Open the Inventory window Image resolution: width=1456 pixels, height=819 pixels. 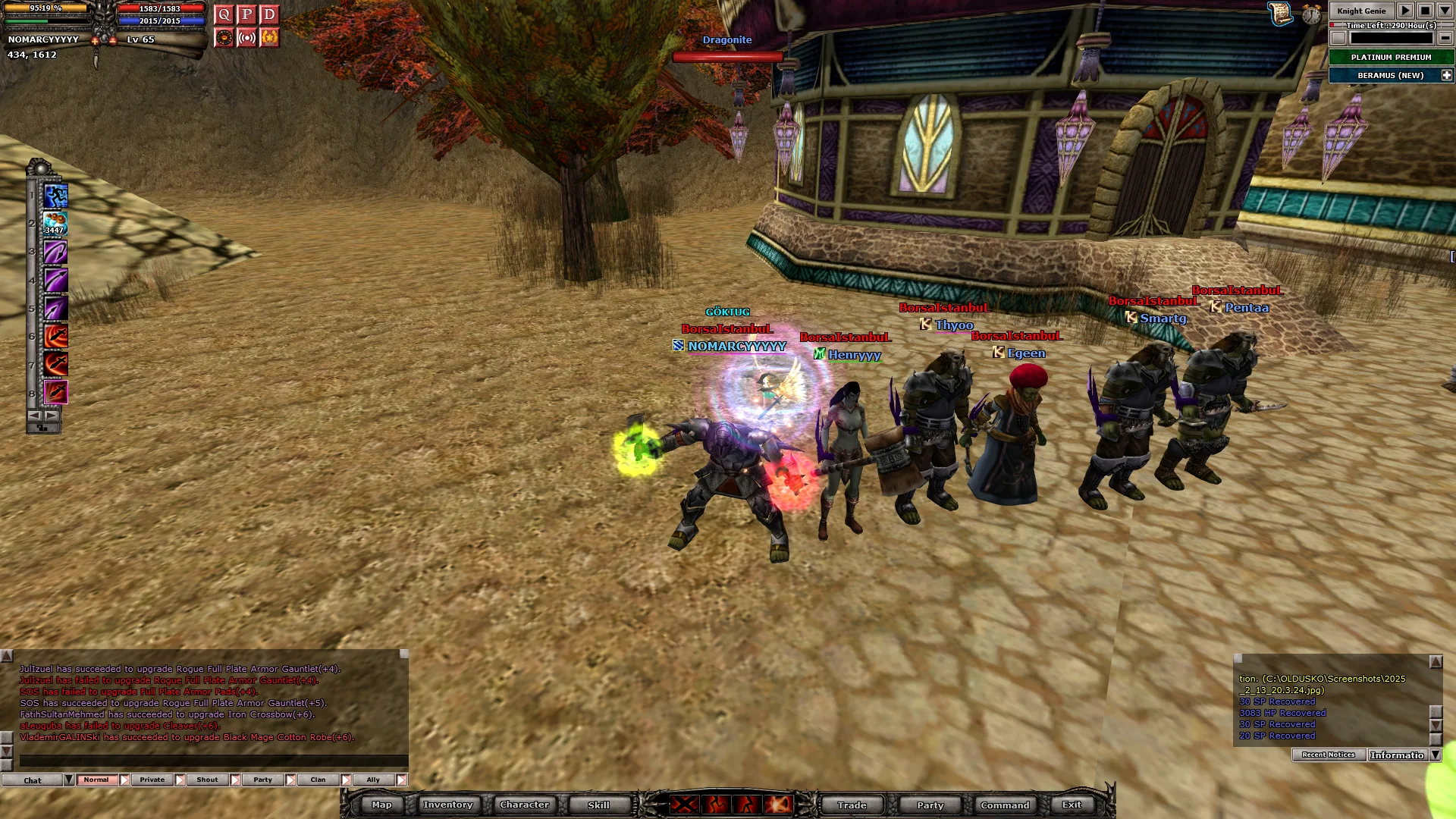tap(447, 805)
